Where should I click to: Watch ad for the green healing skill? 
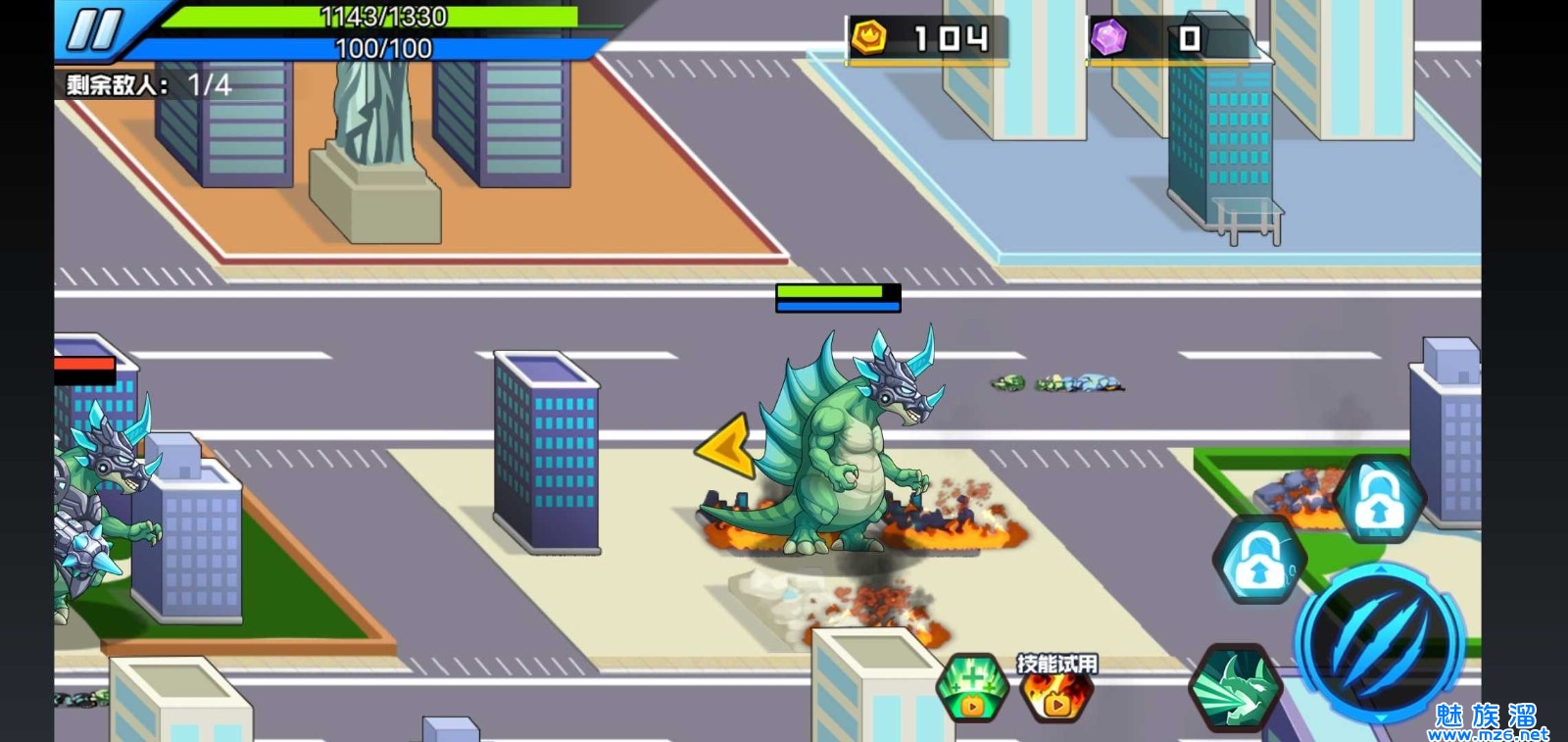click(972, 687)
